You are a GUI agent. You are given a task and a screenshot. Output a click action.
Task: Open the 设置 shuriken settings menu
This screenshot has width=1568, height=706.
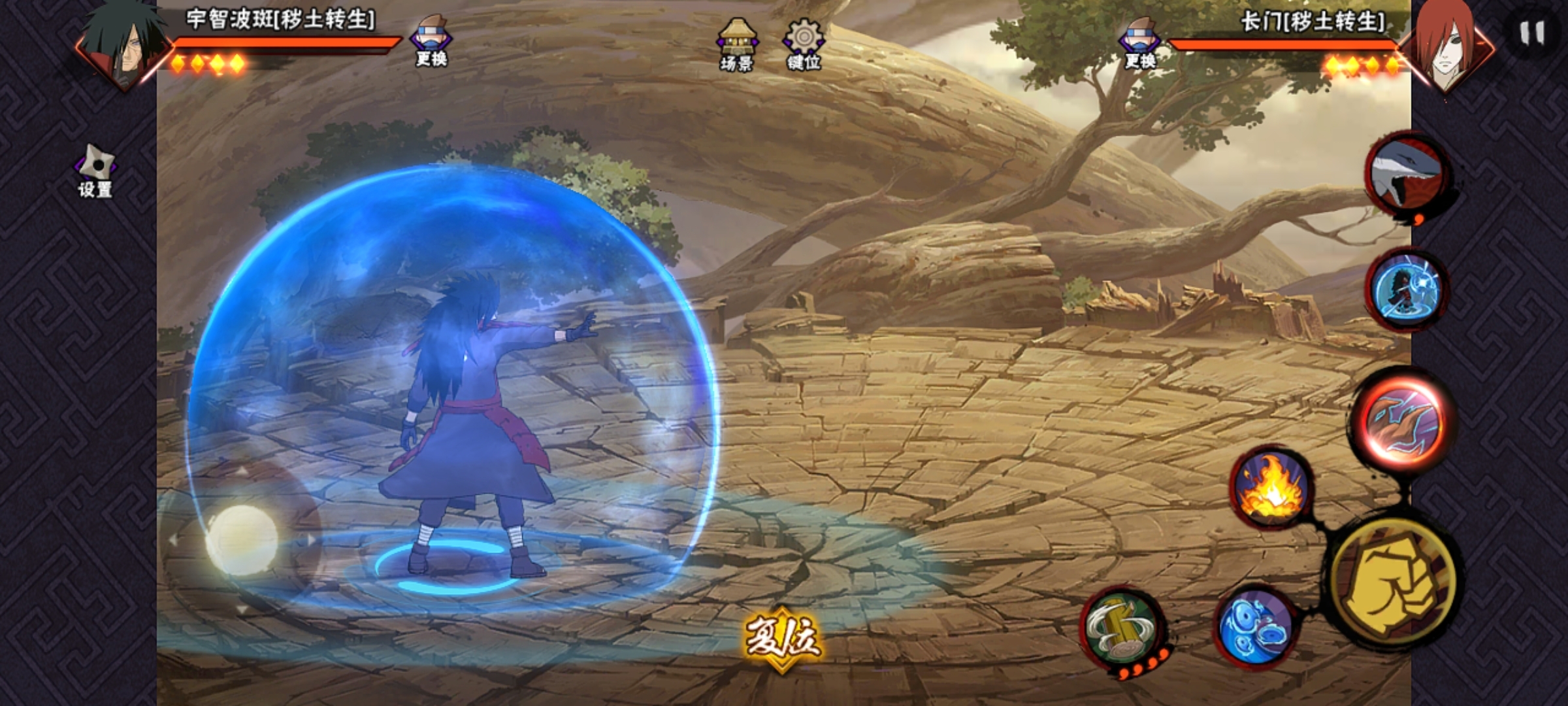(x=95, y=171)
